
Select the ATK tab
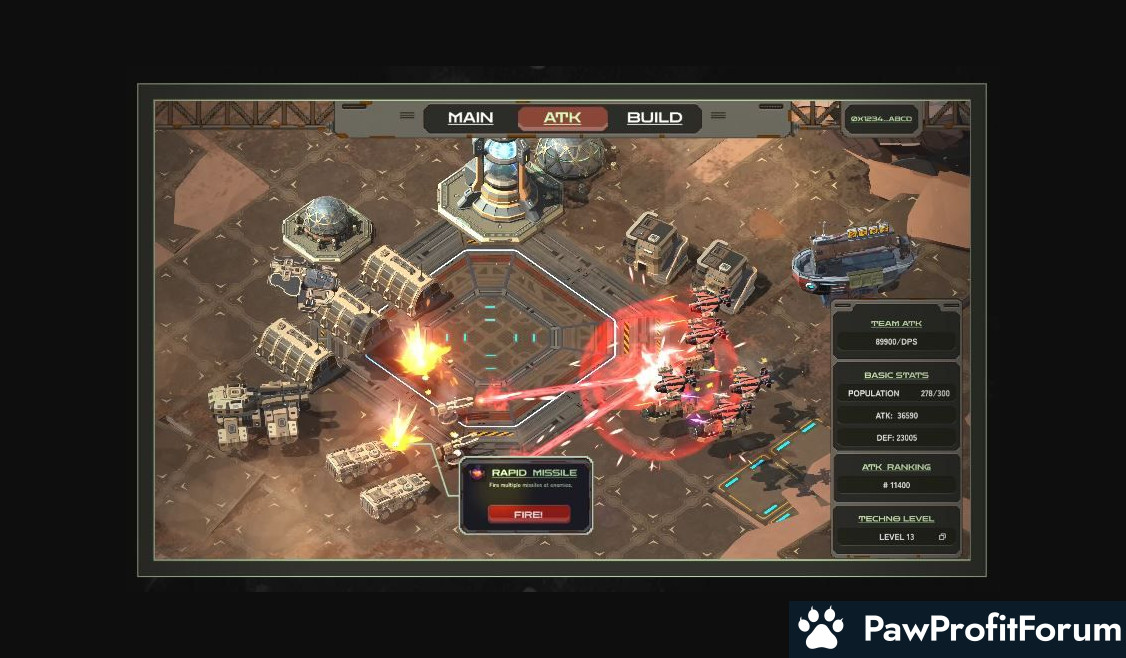[562, 118]
